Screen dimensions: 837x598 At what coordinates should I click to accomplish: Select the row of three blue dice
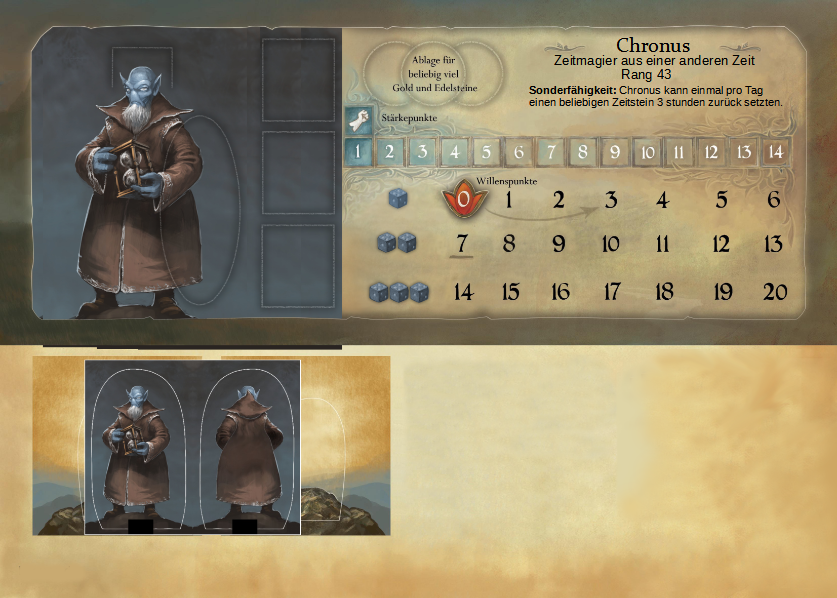click(397, 292)
